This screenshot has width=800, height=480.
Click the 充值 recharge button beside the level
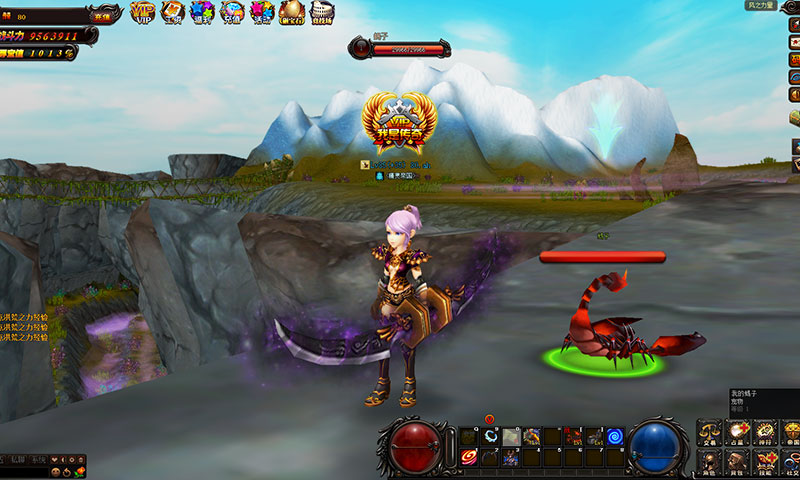[x=101, y=16]
